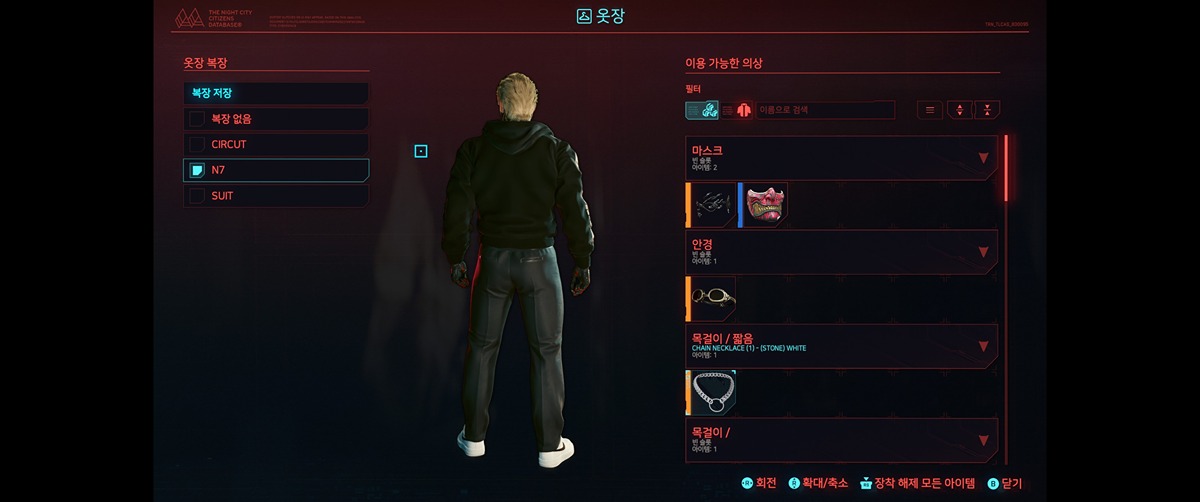Screen dimensions: 1200x502
Task: Select the N7 outfit
Action: (276, 170)
